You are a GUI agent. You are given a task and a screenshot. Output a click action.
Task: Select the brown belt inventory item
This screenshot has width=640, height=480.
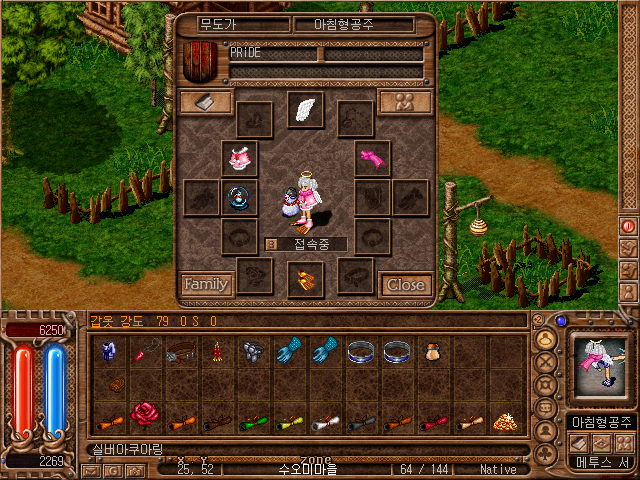181,351
